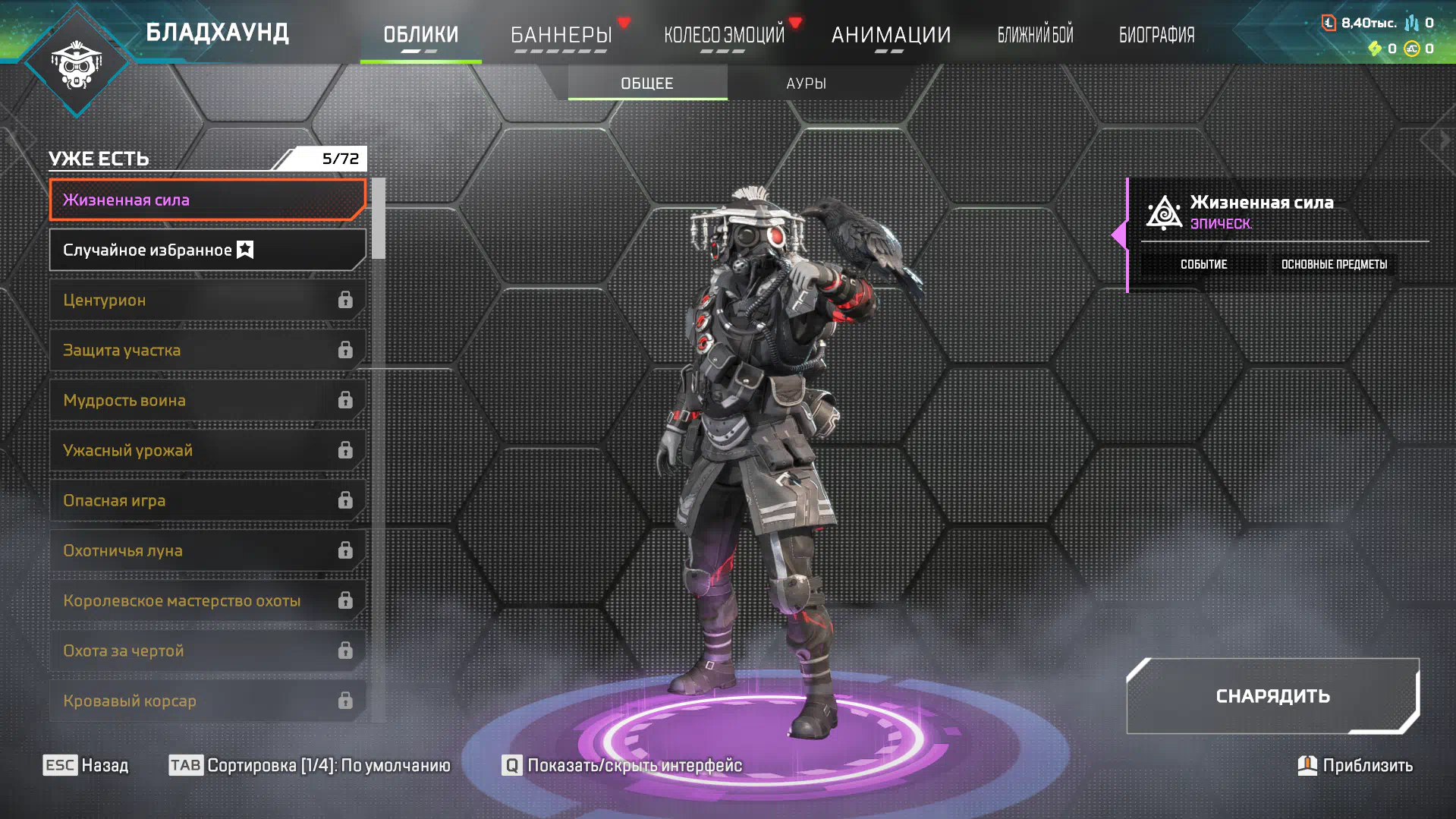Equip skin with the Снарядить button

tap(1272, 696)
